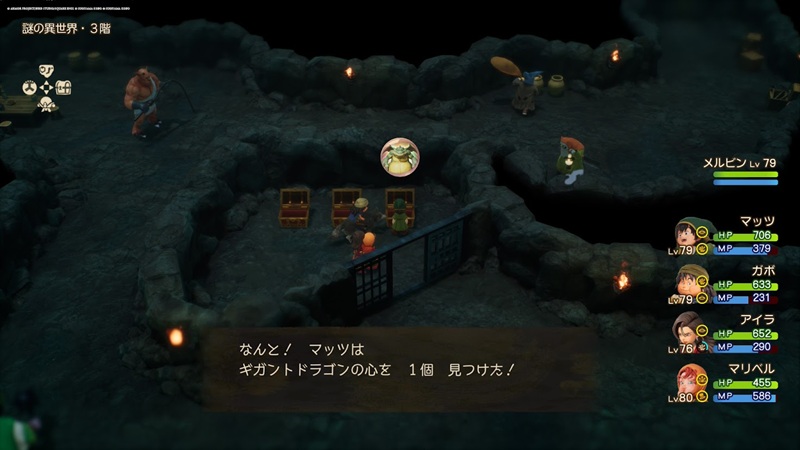Click the monster heart bubble icon
Image resolution: width=800 pixels, height=450 pixels.
[399, 156]
